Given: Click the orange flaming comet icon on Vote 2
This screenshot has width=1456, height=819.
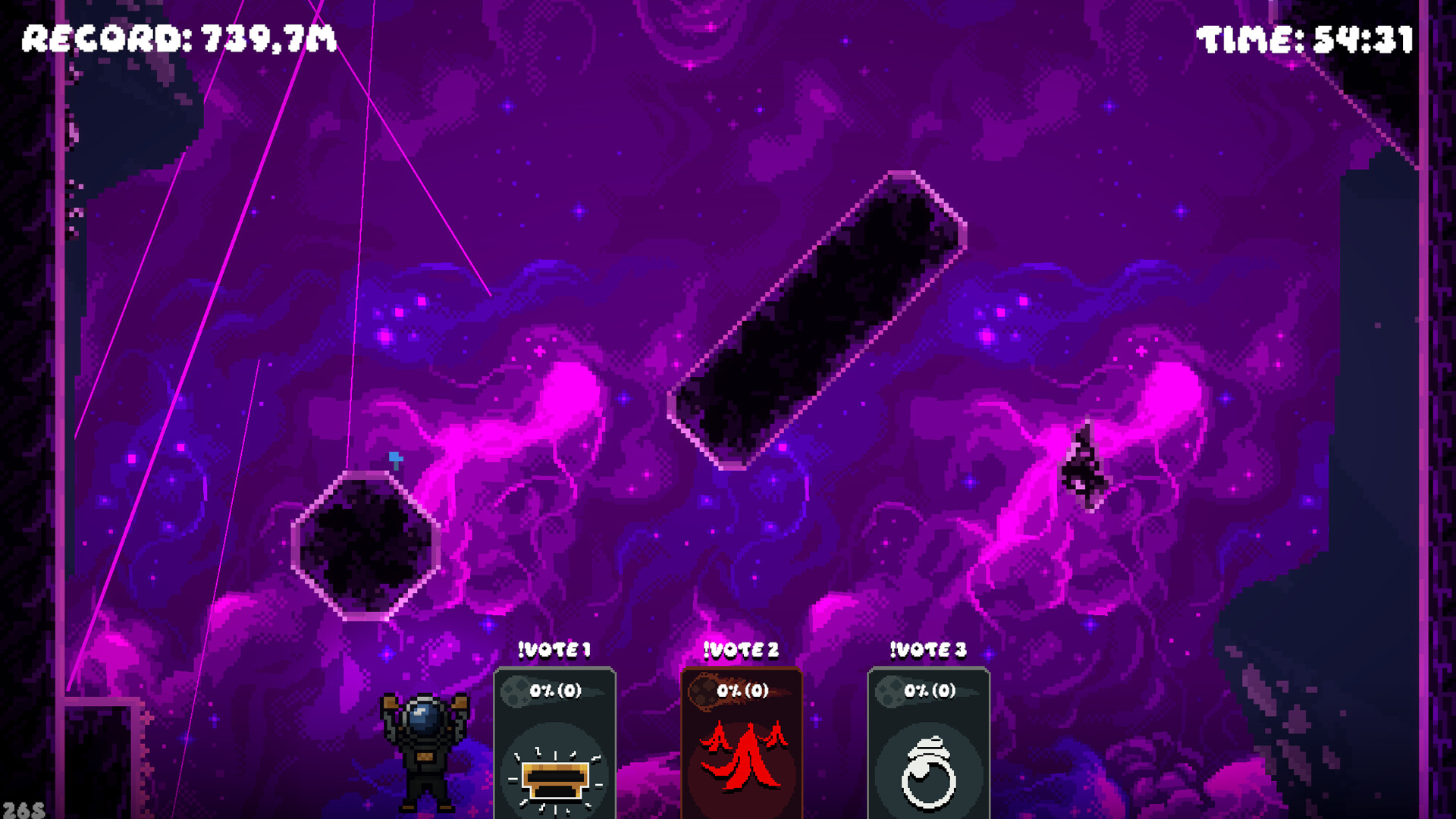Looking at the screenshot, I should tap(705, 692).
